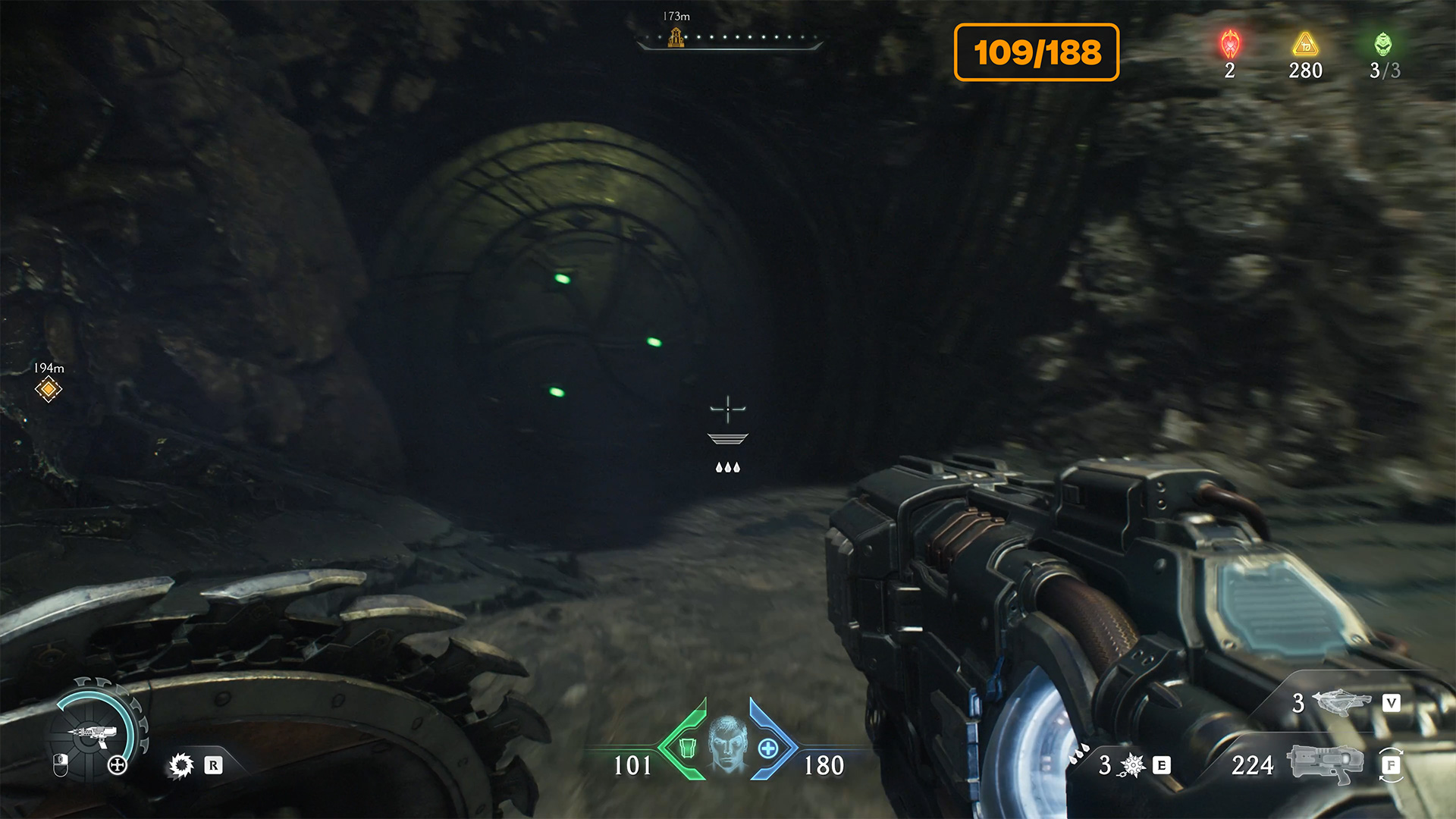The height and width of the screenshot is (819, 1456).
Task: Click the Slayer face portrait
Action: coord(727,743)
